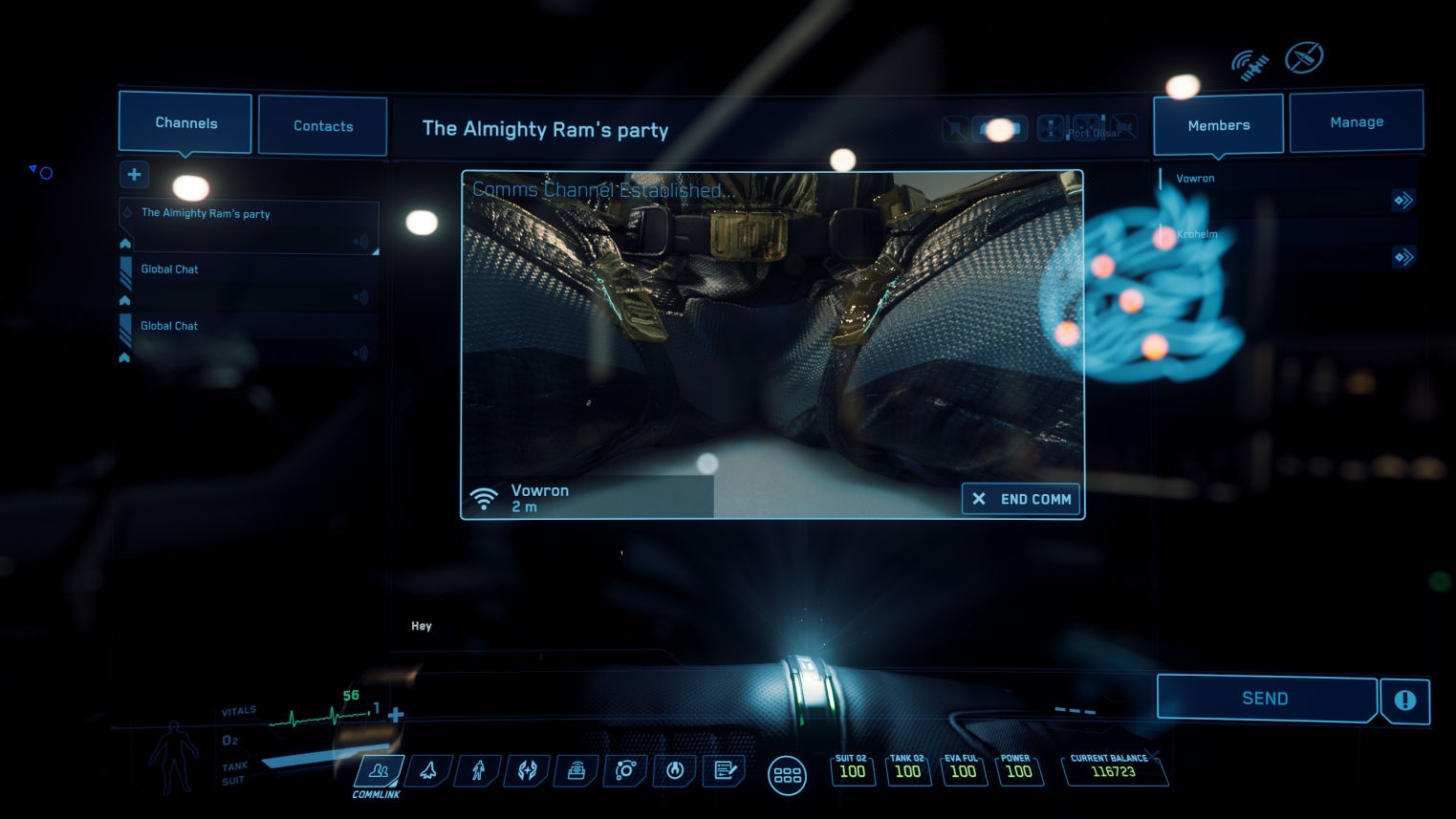
Task: Add a new channel with the plus button
Action: pyautogui.click(x=134, y=174)
